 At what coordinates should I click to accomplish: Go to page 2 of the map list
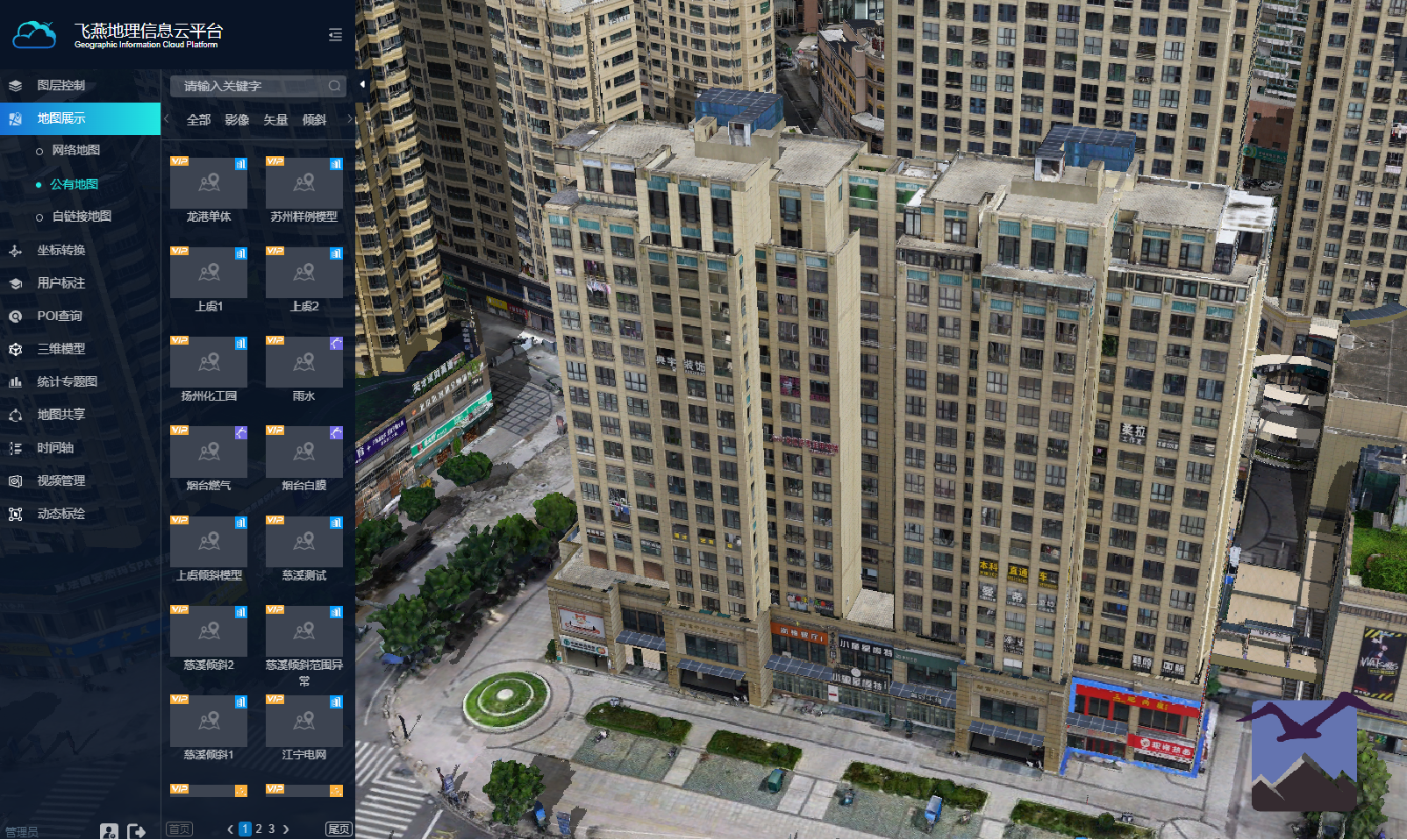click(x=259, y=829)
